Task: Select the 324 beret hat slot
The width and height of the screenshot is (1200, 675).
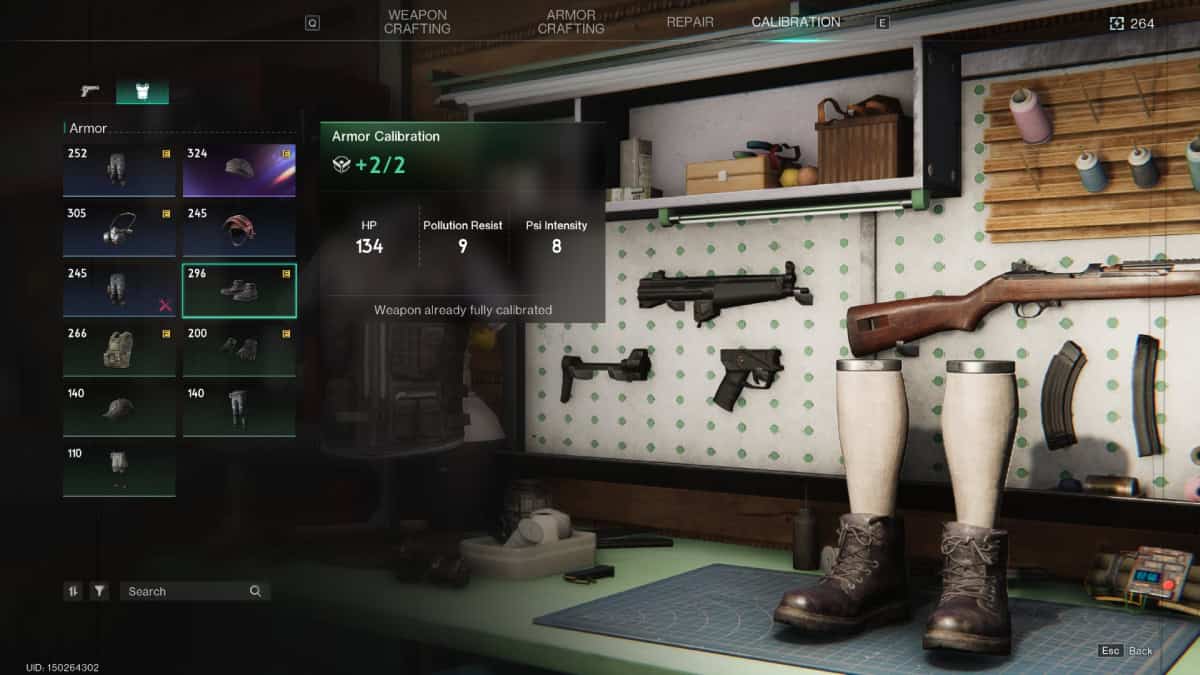Action: [x=239, y=170]
